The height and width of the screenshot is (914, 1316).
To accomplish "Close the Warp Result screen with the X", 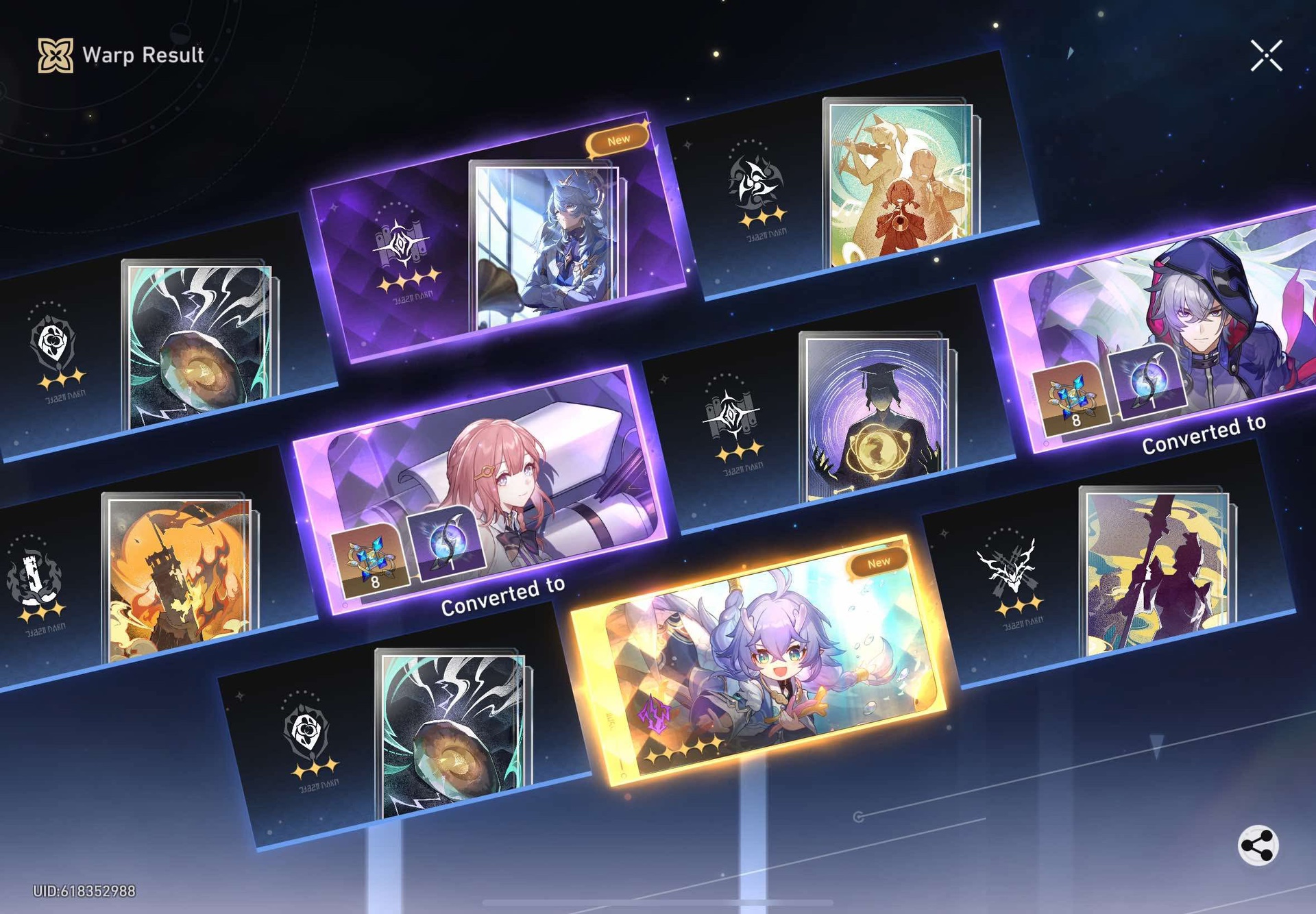I will (x=1268, y=56).
